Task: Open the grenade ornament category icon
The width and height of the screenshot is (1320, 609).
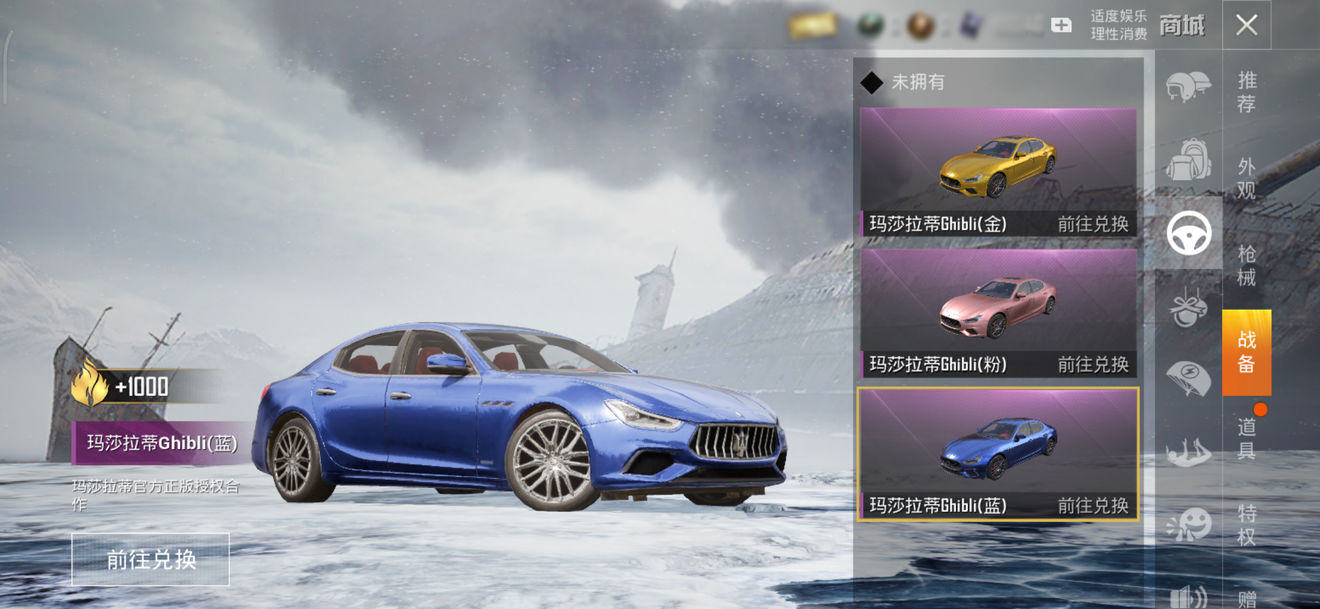Action: point(1188,307)
